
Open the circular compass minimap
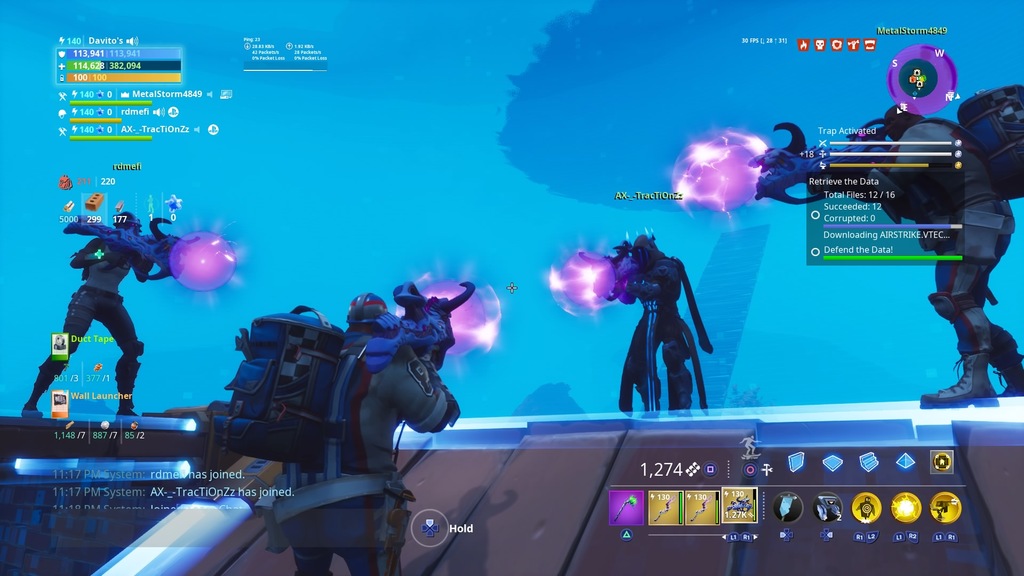pyautogui.click(x=921, y=78)
